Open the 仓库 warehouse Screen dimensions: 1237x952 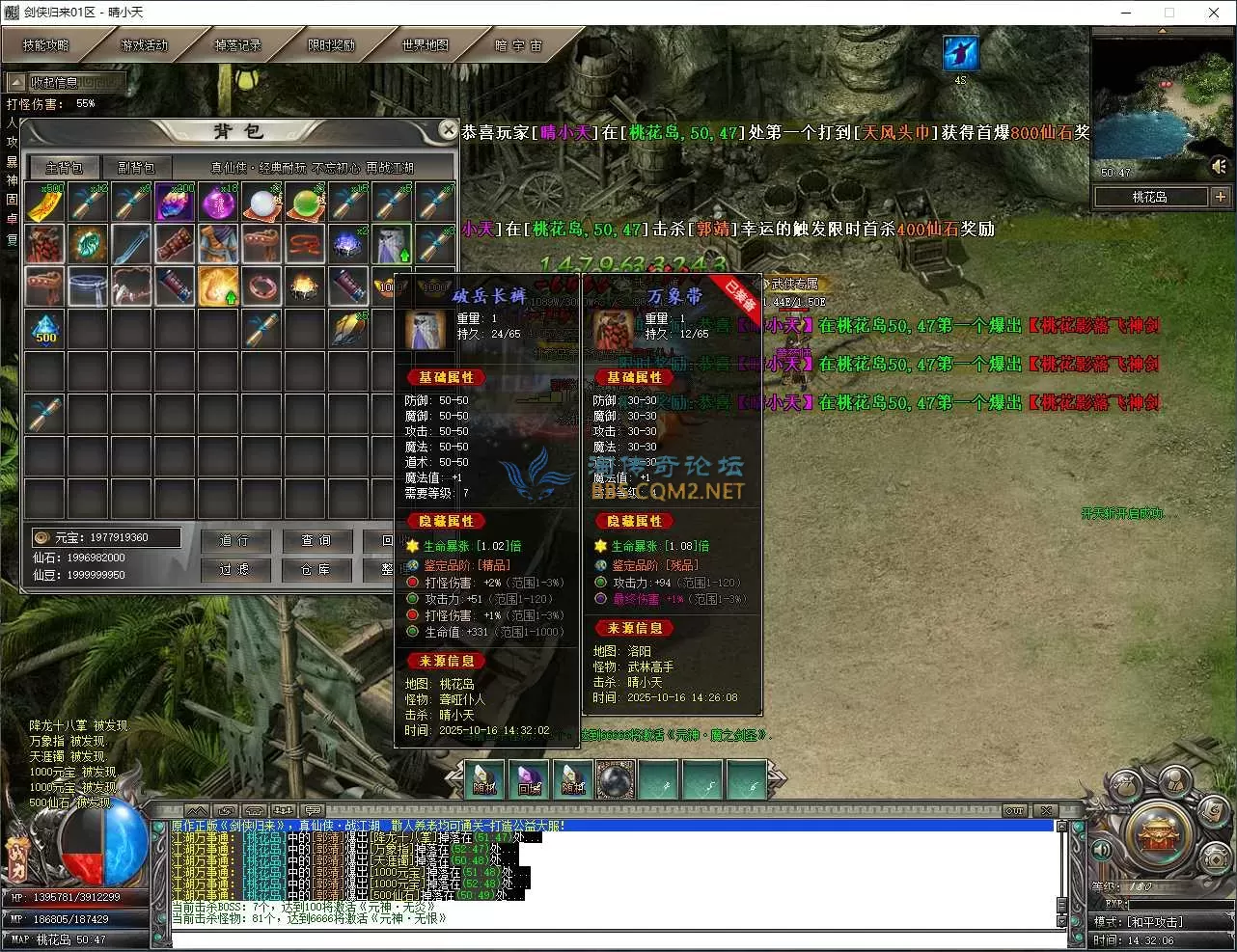316,570
